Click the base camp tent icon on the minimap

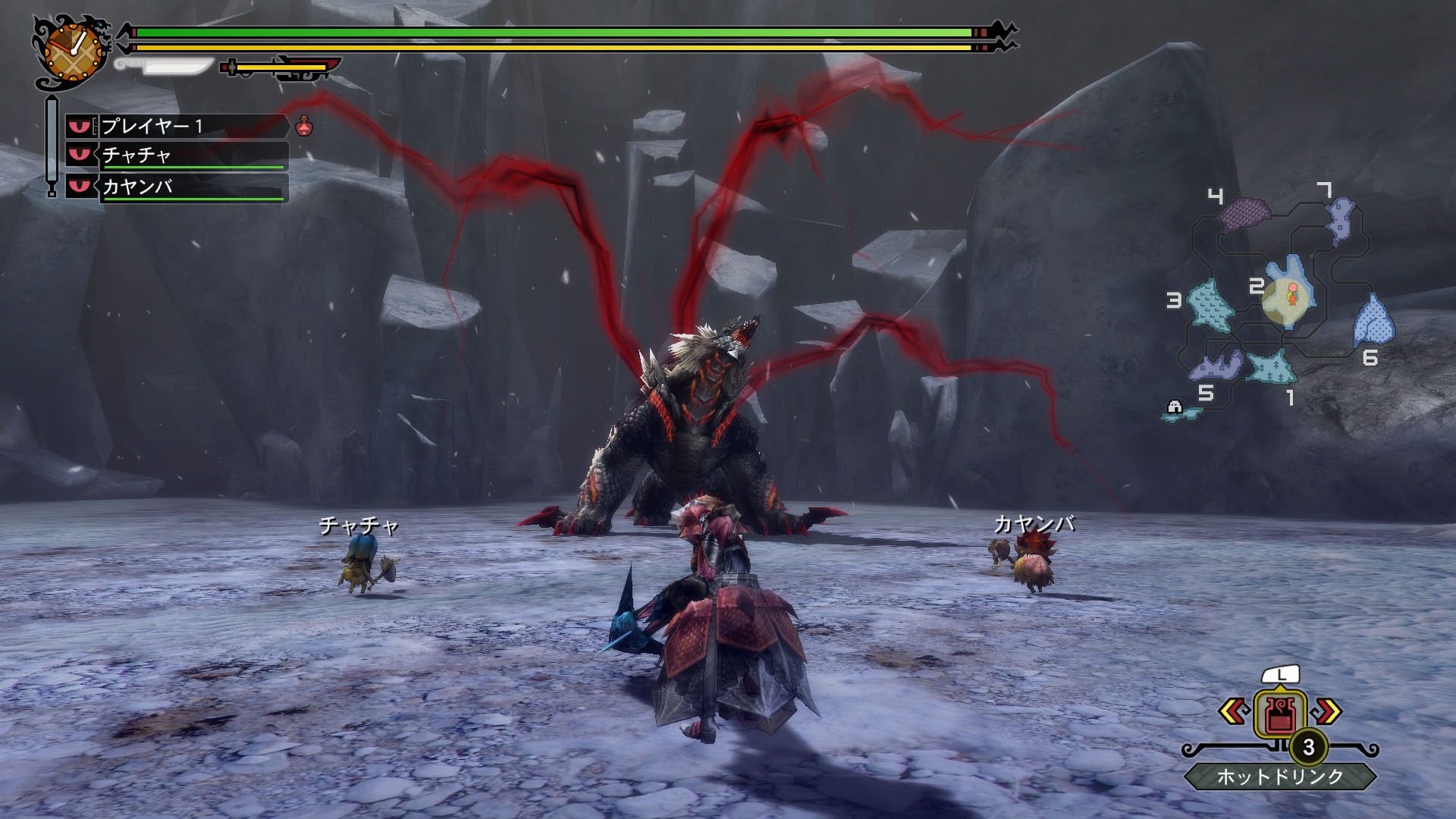[1175, 408]
